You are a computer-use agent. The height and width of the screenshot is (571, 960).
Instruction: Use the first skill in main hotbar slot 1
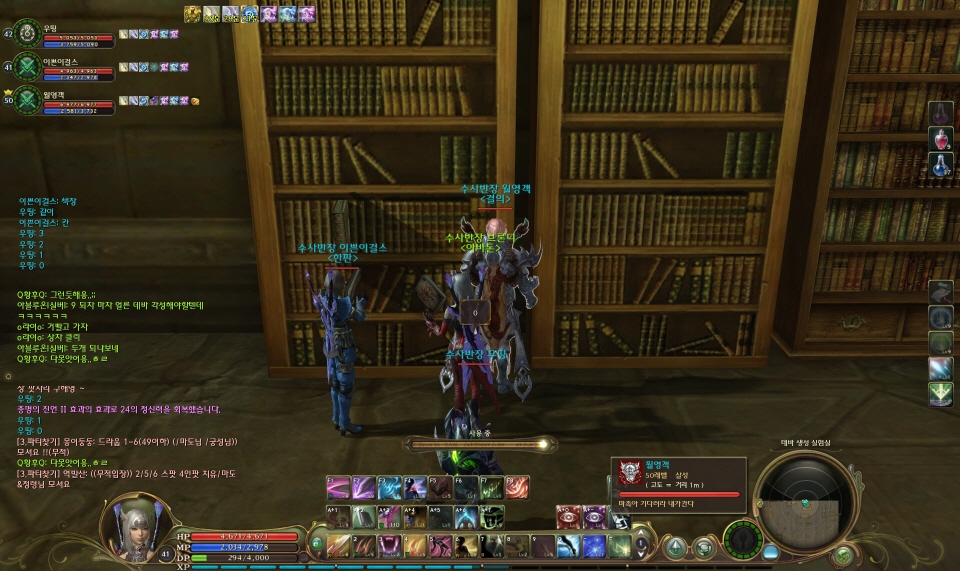(x=339, y=546)
